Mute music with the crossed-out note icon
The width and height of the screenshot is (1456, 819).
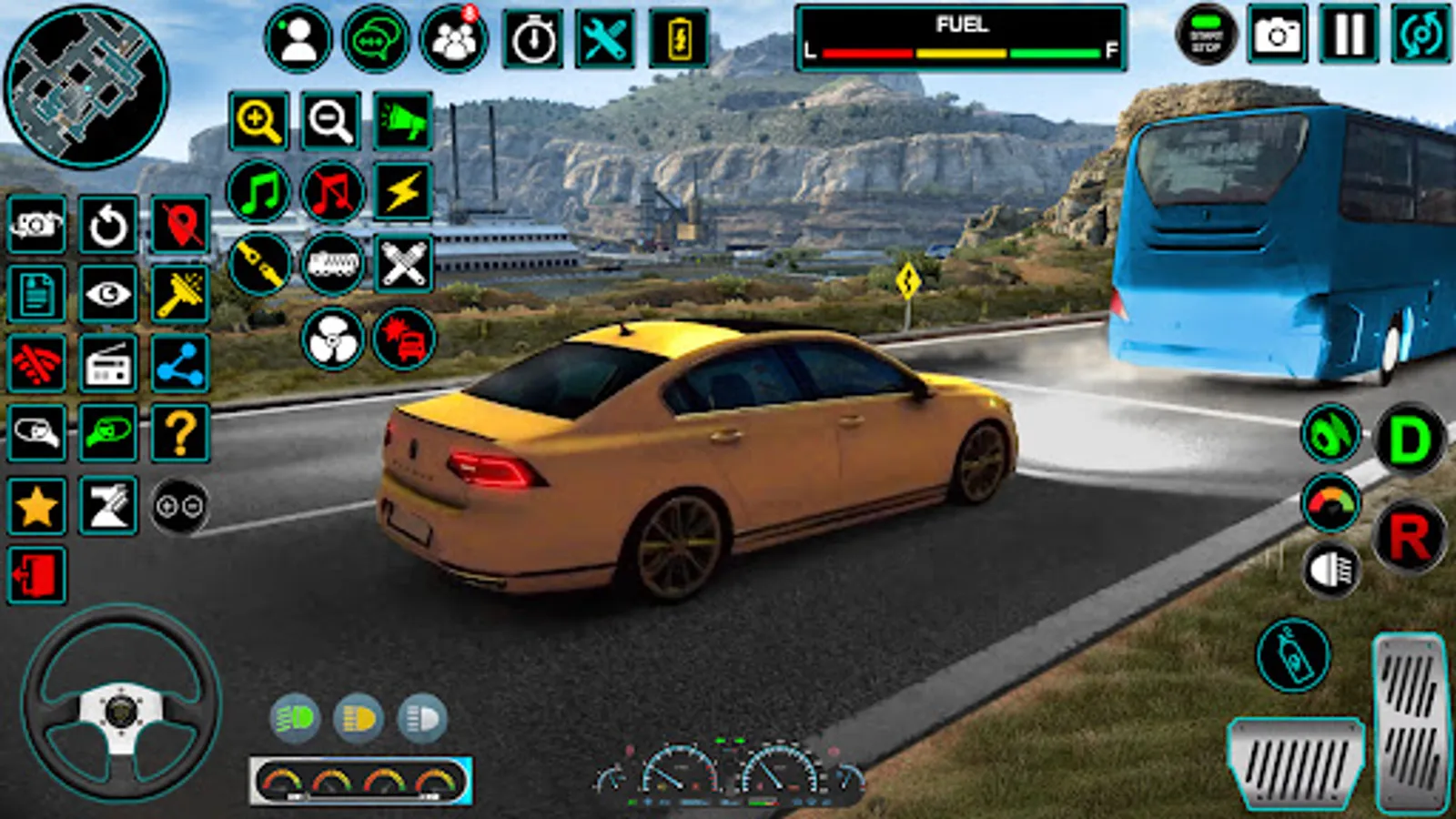coord(331,192)
